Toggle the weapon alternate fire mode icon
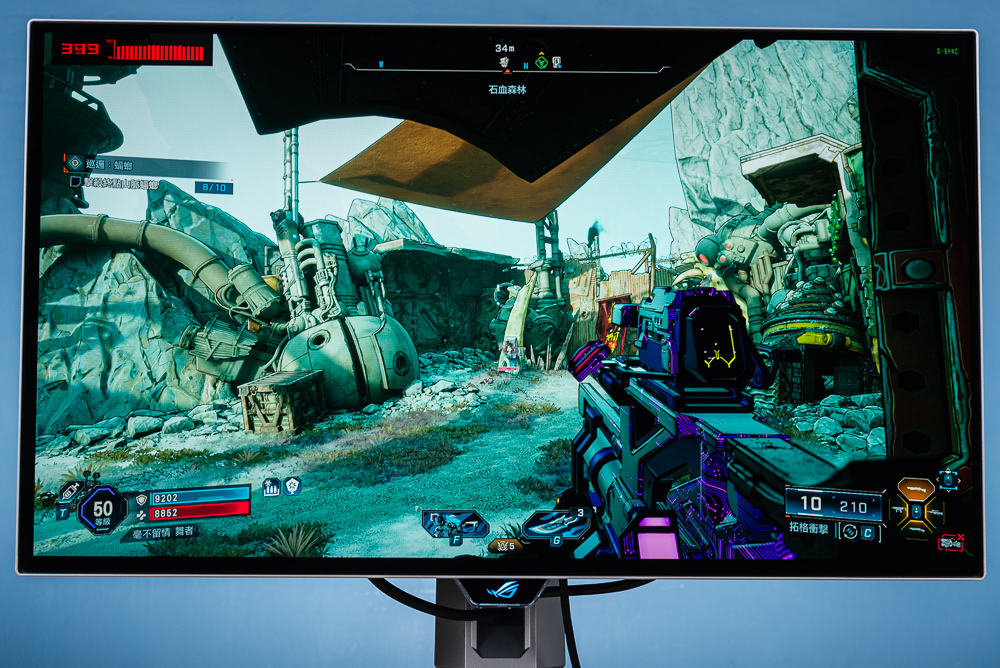This screenshot has height=668, width=1000. (852, 532)
